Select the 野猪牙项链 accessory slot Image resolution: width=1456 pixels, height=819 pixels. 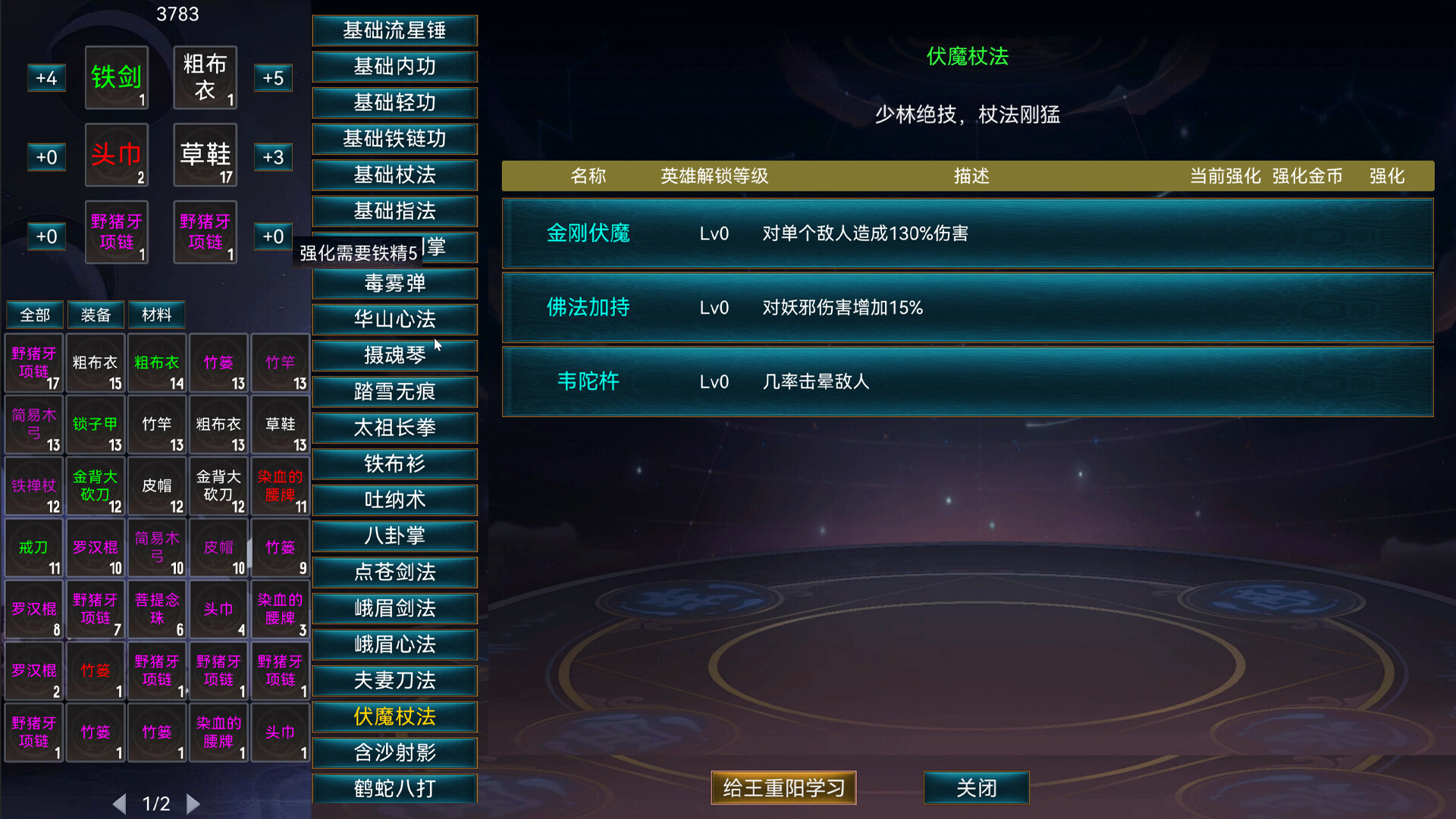pos(116,232)
